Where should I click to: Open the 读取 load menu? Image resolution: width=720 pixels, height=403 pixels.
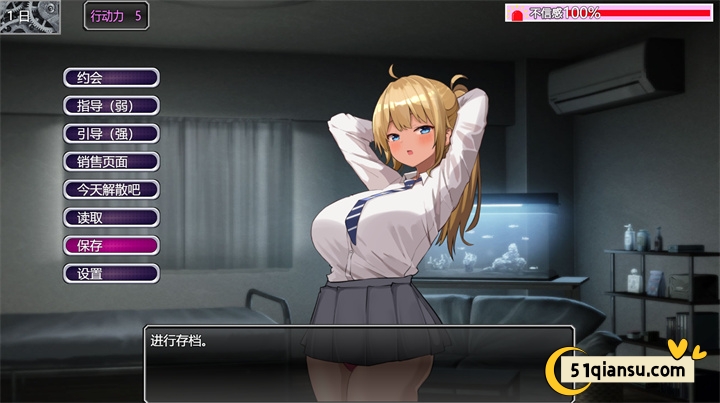pyautogui.click(x=111, y=217)
